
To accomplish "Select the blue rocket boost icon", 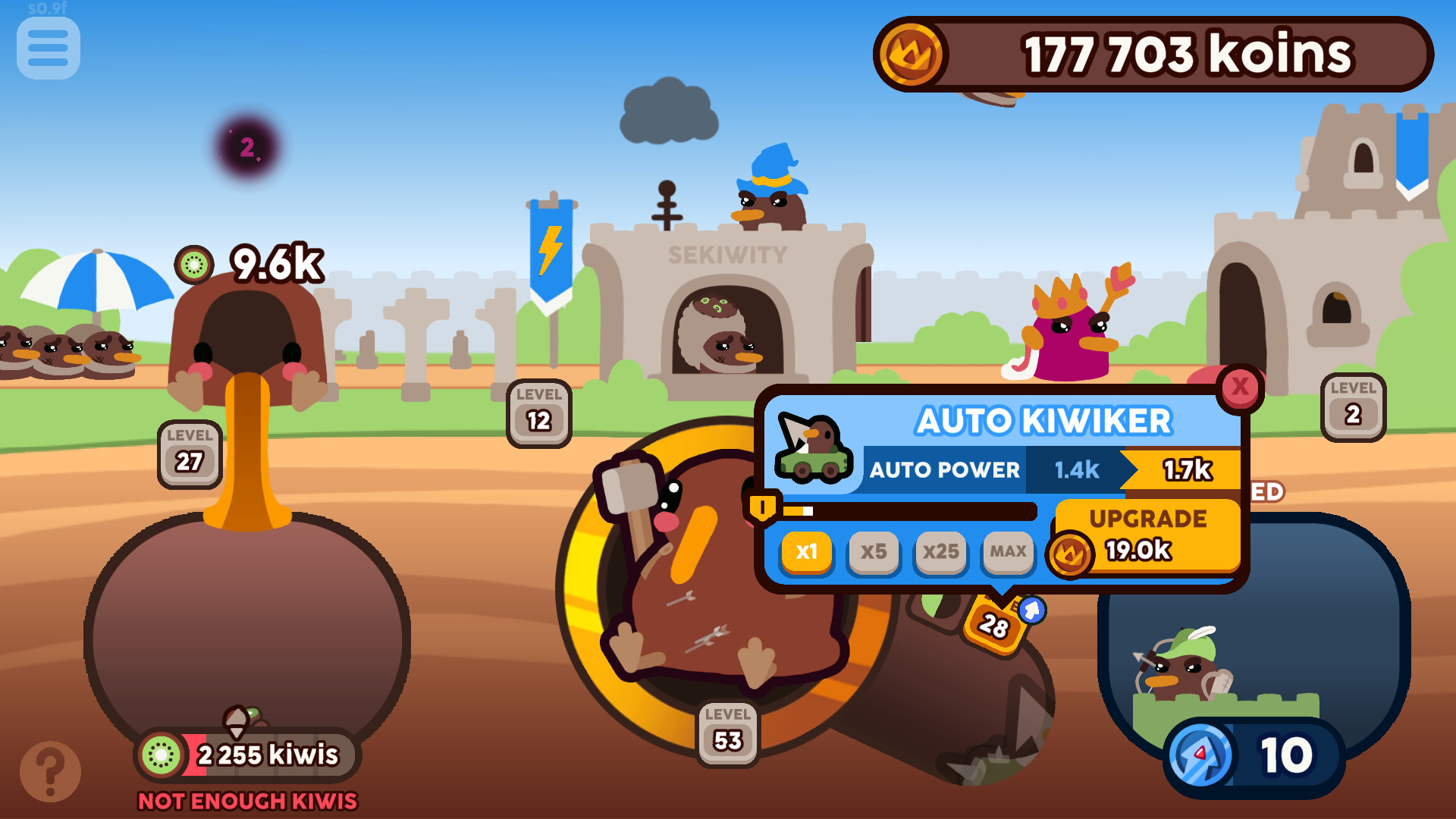I will tap(1200, 753).
